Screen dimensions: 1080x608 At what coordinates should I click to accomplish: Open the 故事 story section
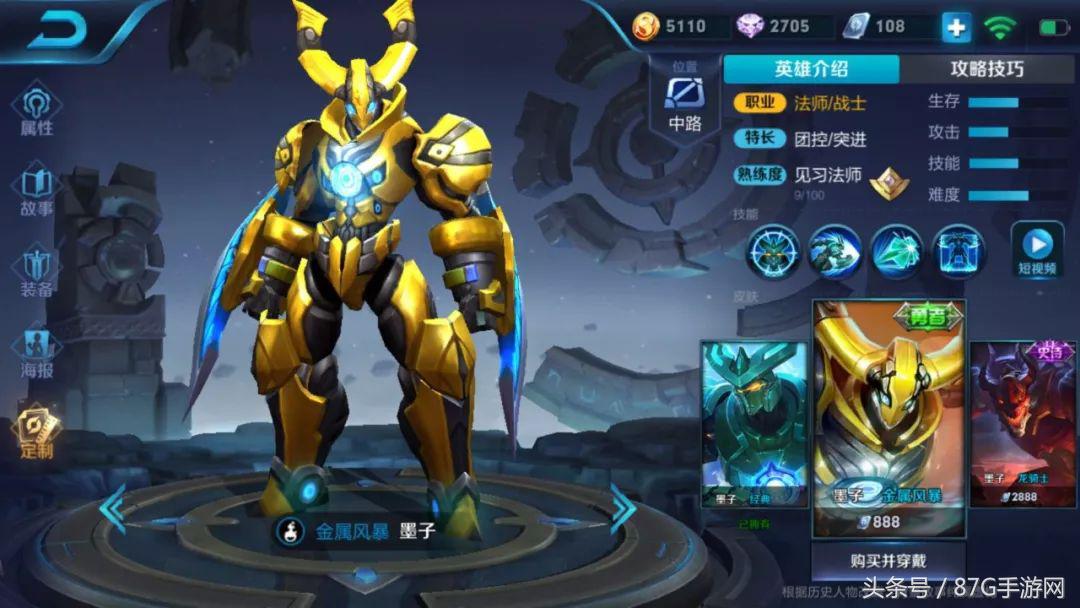pyautogui.click(x=37, y=190)
